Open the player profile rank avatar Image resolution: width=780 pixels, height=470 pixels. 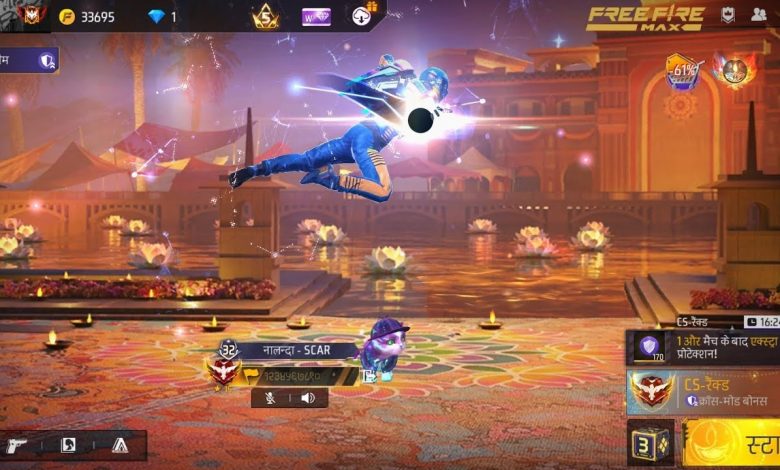[x=32, y=16]
